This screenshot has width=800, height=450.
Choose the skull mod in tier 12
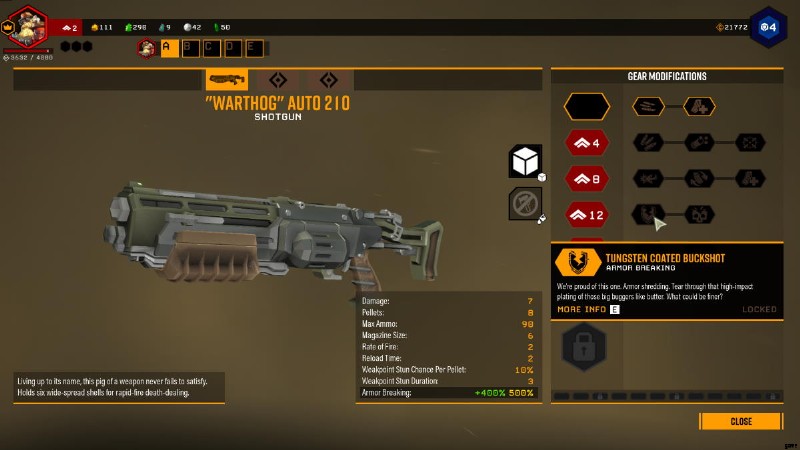tap(699, 214)
